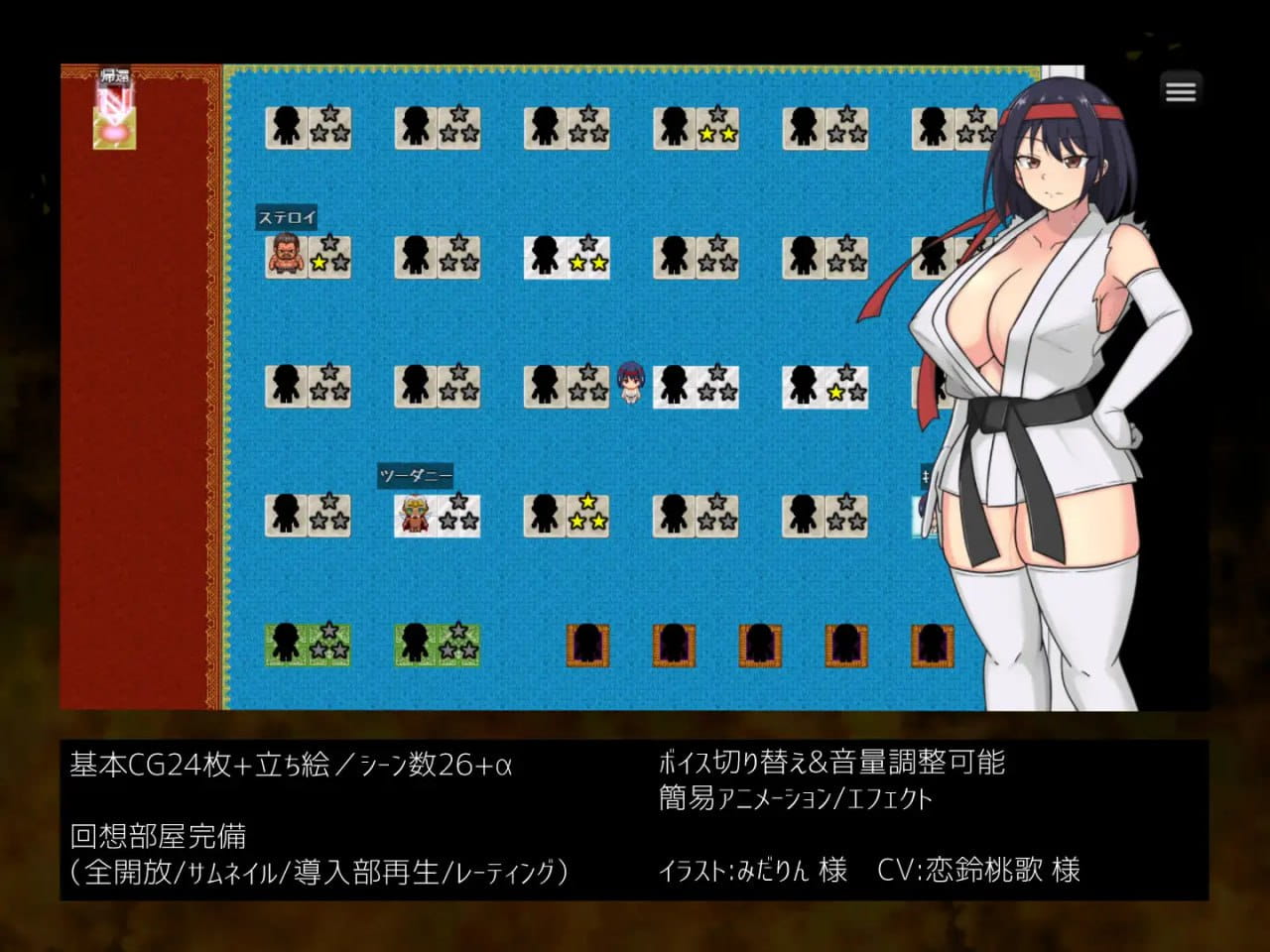Open the last brown door frame
Viewport: 1270px width, 952px height.
tap(932, 646)
